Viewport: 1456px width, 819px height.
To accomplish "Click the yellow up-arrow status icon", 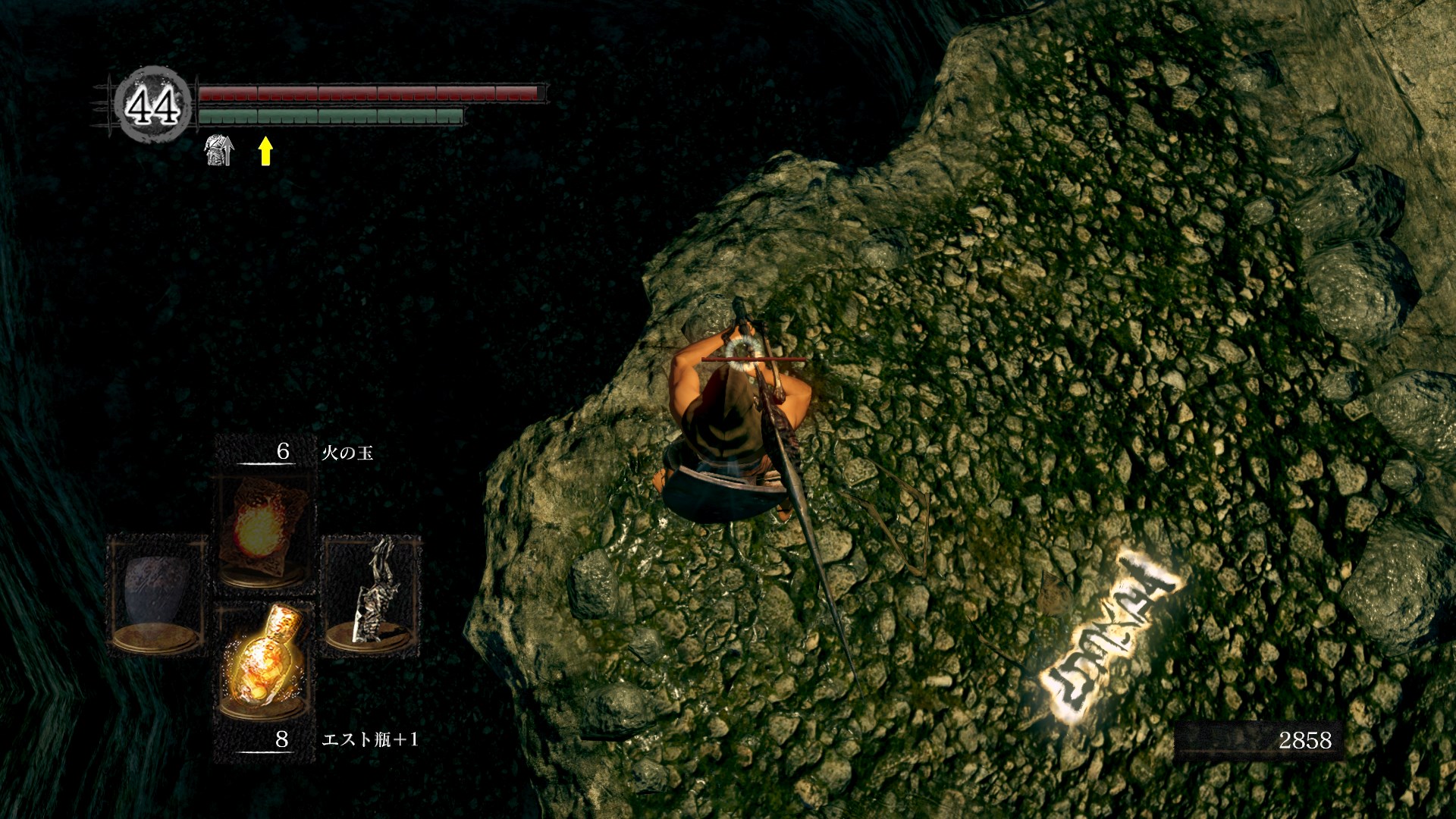I will tap(265, 151).
